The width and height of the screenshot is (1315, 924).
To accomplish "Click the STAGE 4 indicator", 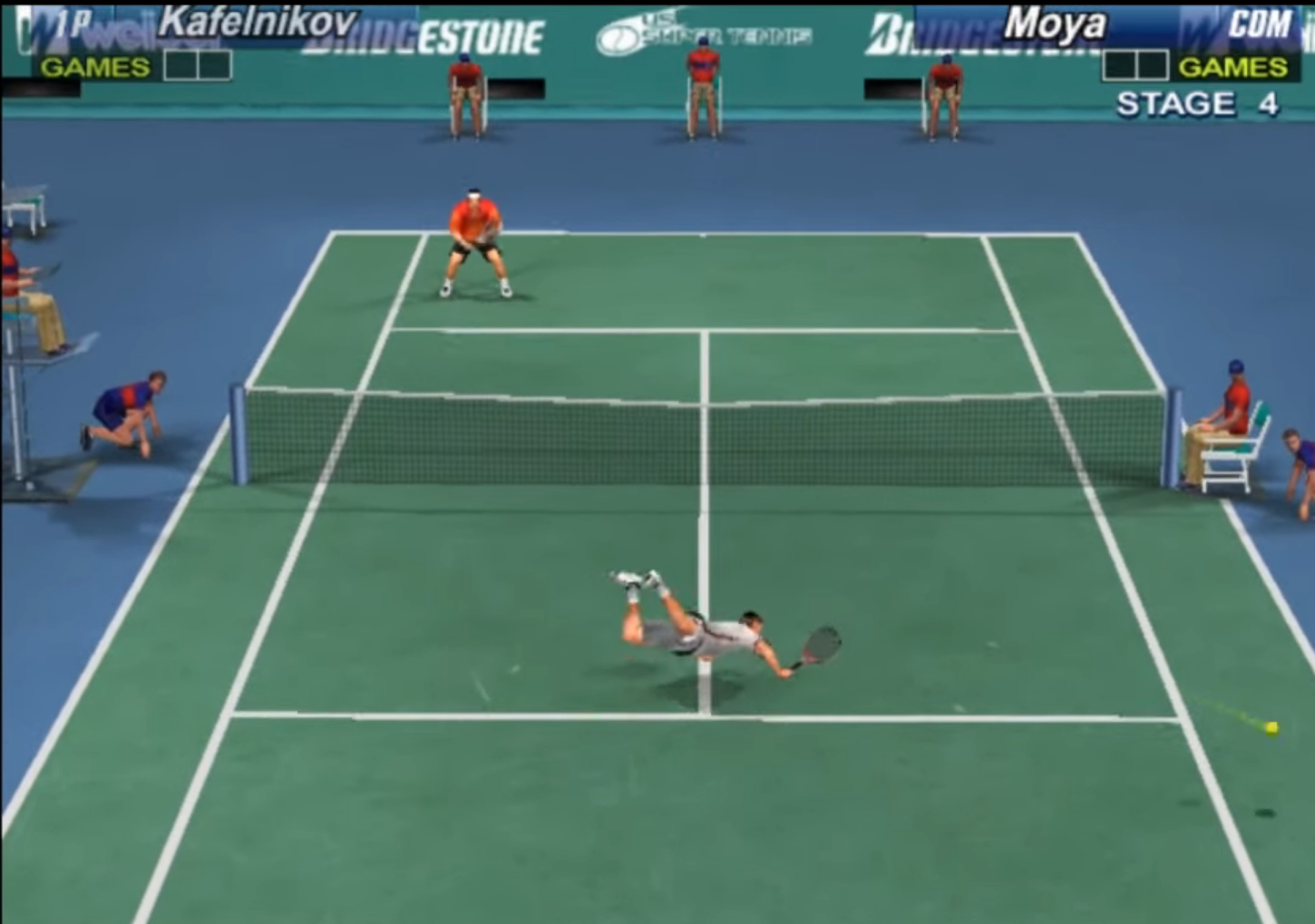I will [x=1197, y=102].
